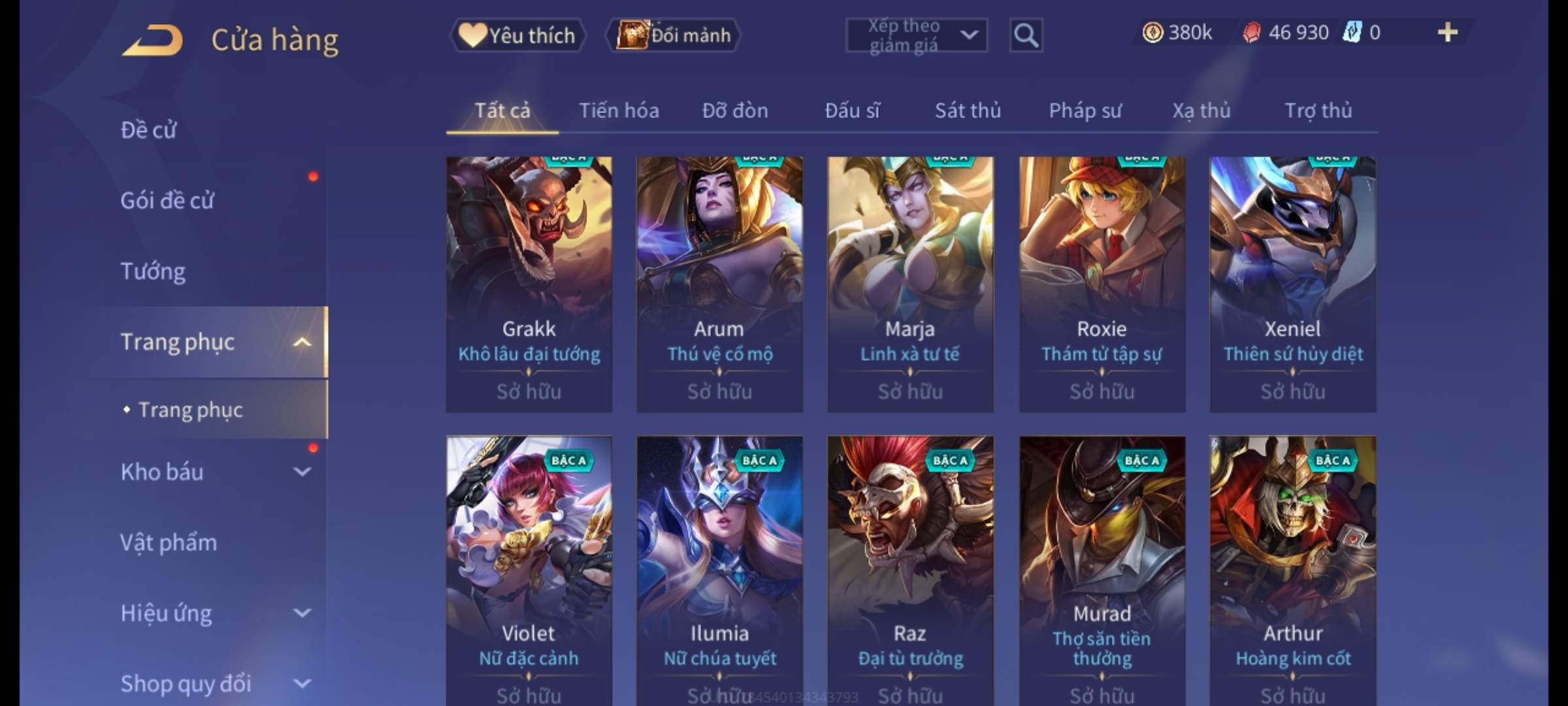Choose the Roxie Thám tử tập sự skin
Screen dimensions: 1568x706
[x=1102, y=284]
